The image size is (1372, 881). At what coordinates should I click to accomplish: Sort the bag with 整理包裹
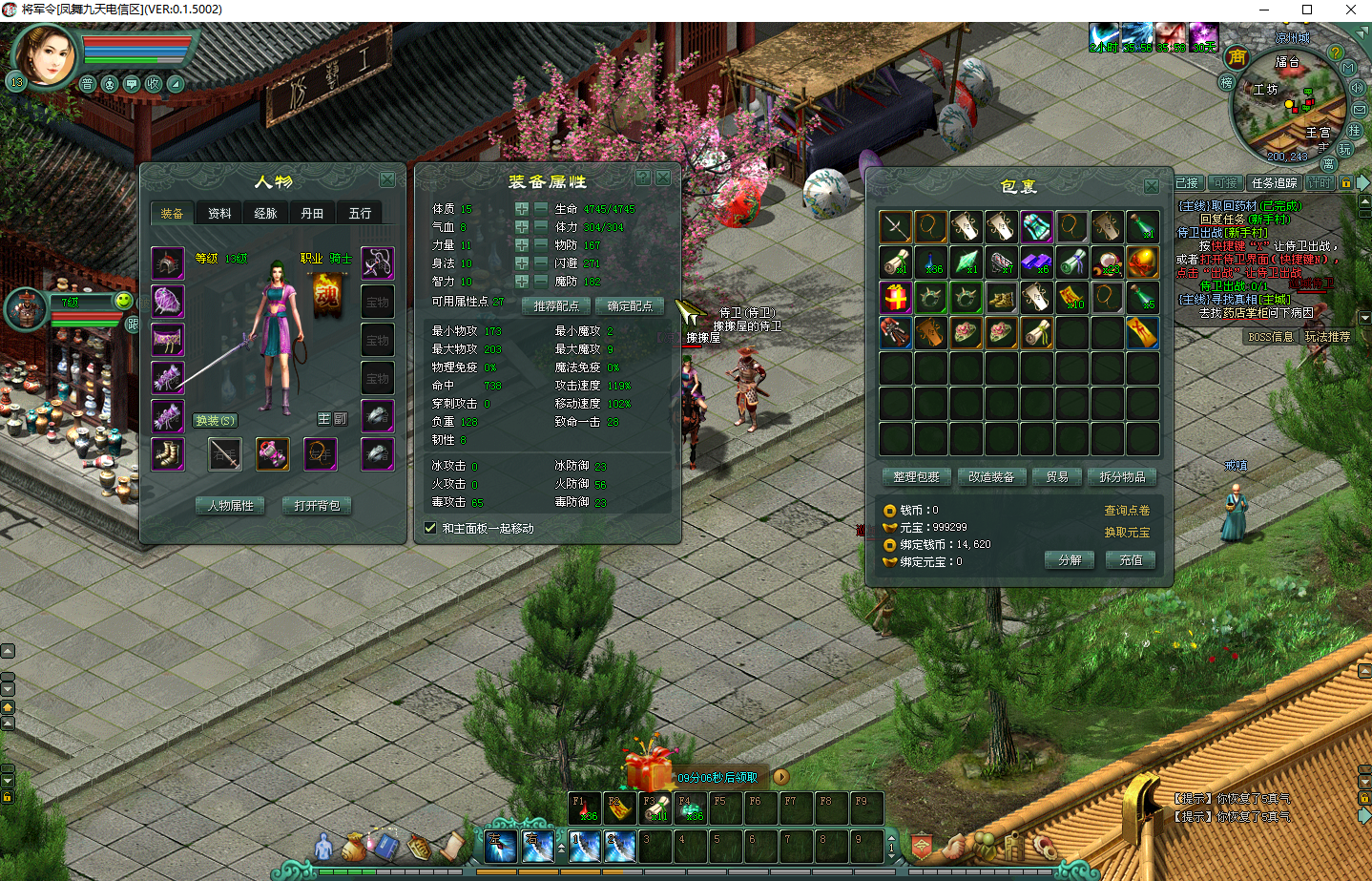coord(916,476)
